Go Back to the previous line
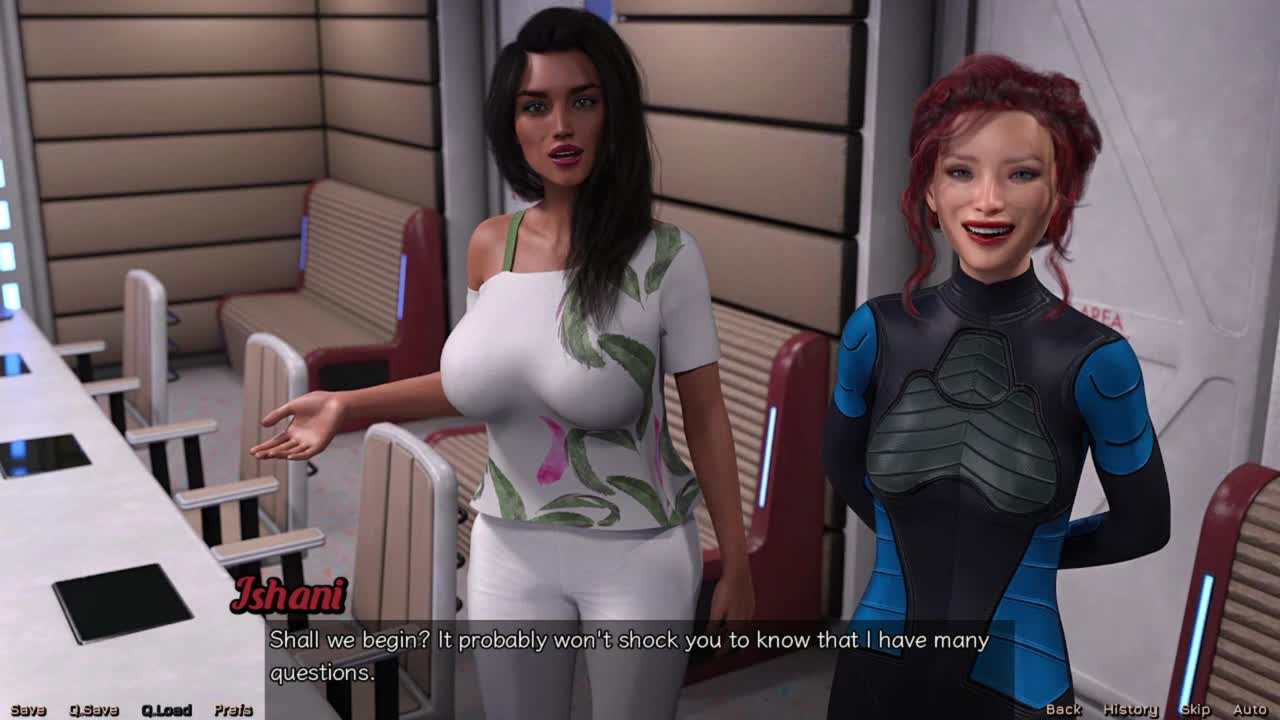This screenshot has width=1280, height=720. [x=1063, y=709]
